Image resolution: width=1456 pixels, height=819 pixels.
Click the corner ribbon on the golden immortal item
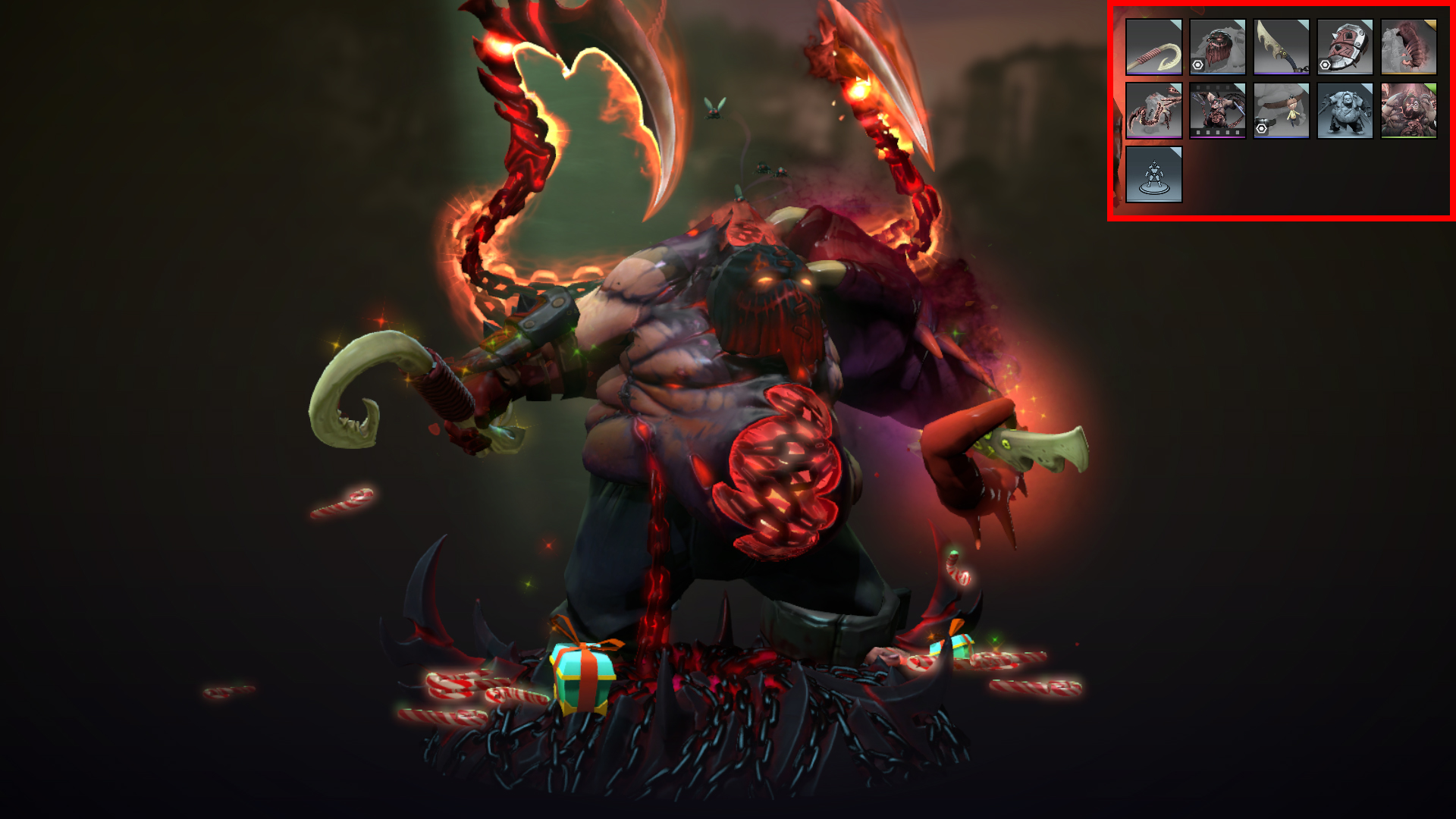pos(1431,24)
